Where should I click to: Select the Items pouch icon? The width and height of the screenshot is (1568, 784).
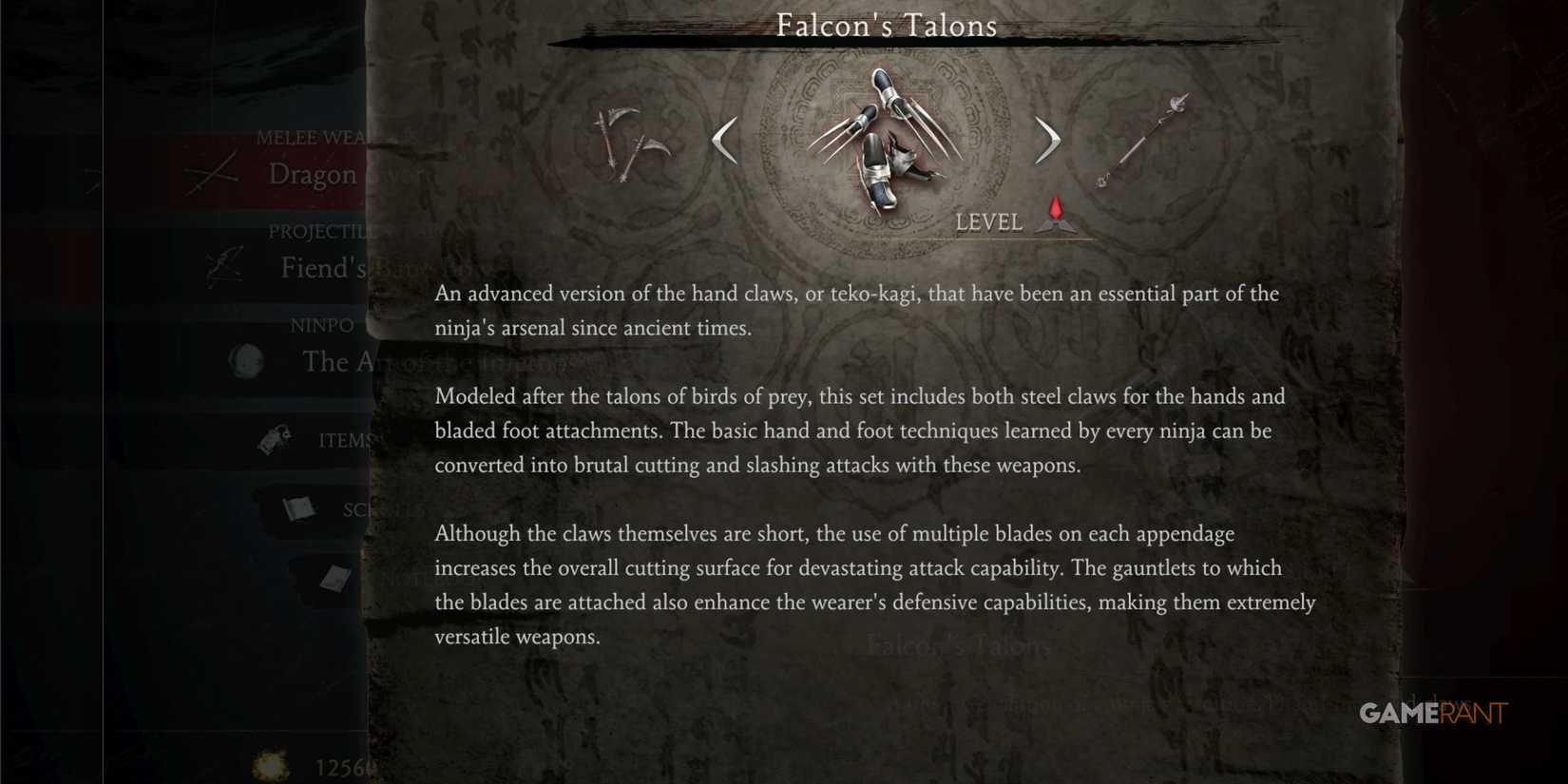point(272,437)
